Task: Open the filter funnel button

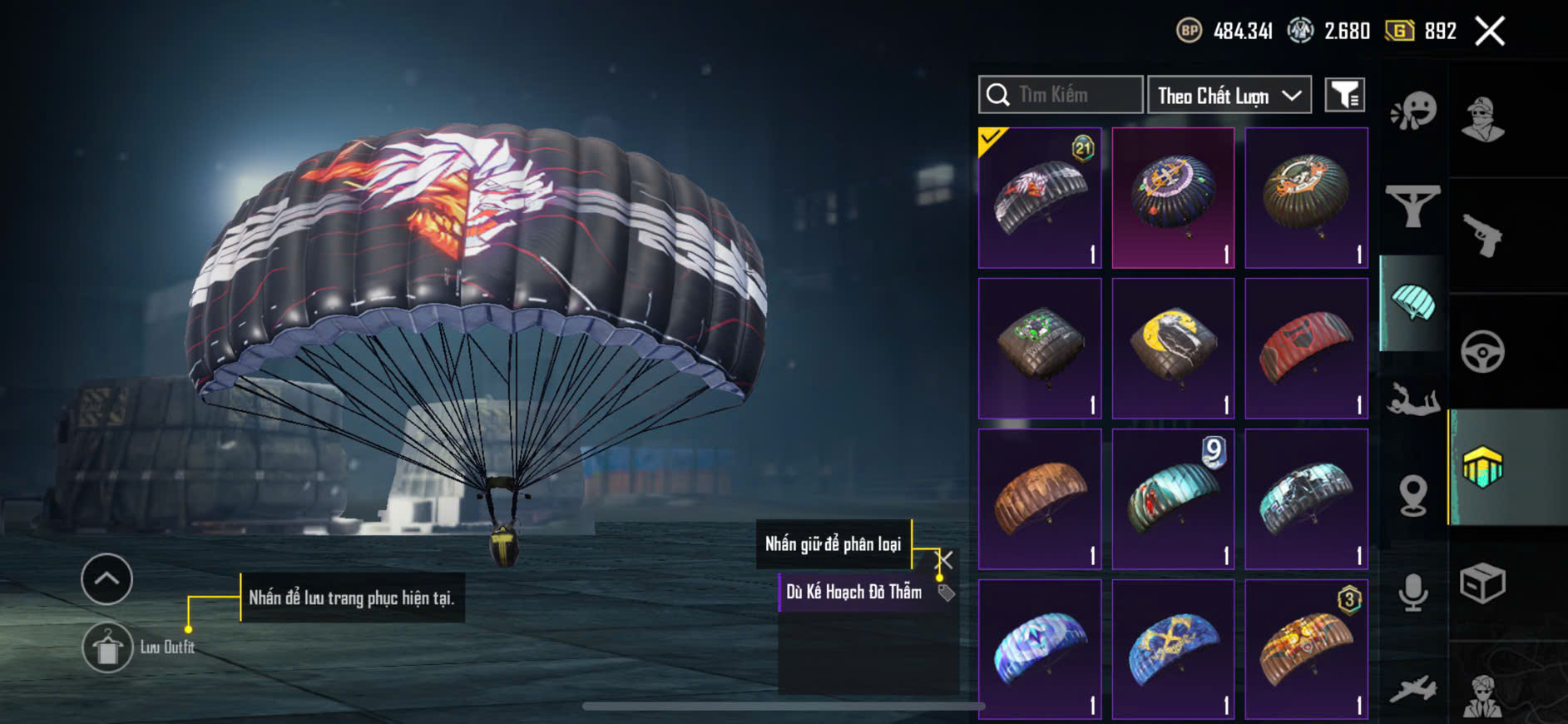Action: [1344, 96]
